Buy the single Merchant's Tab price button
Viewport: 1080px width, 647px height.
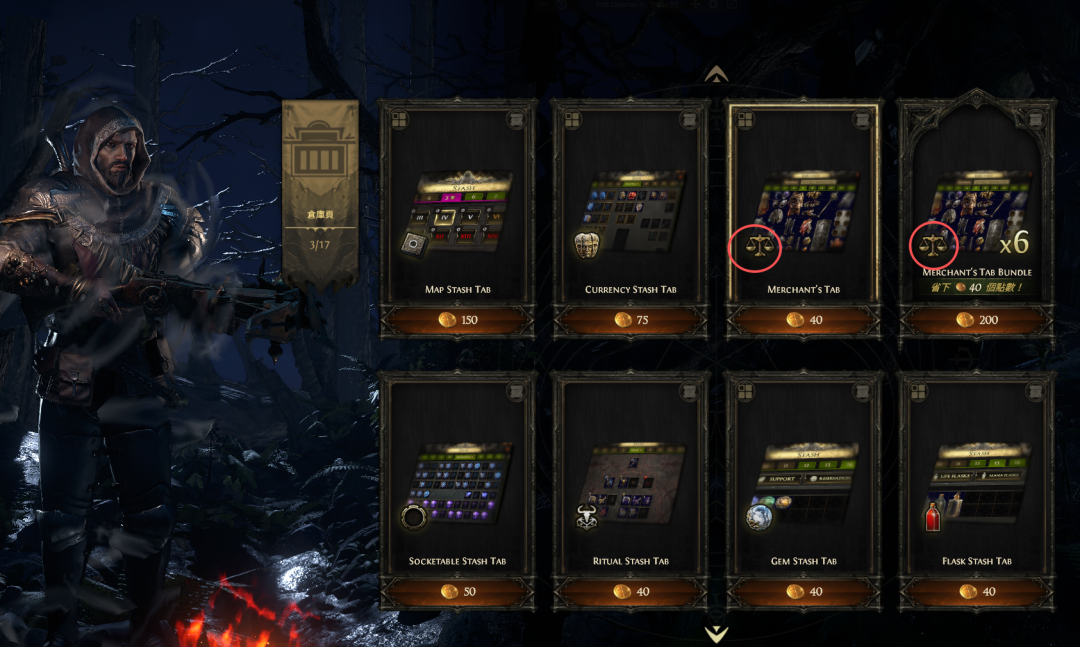(803, 320)
